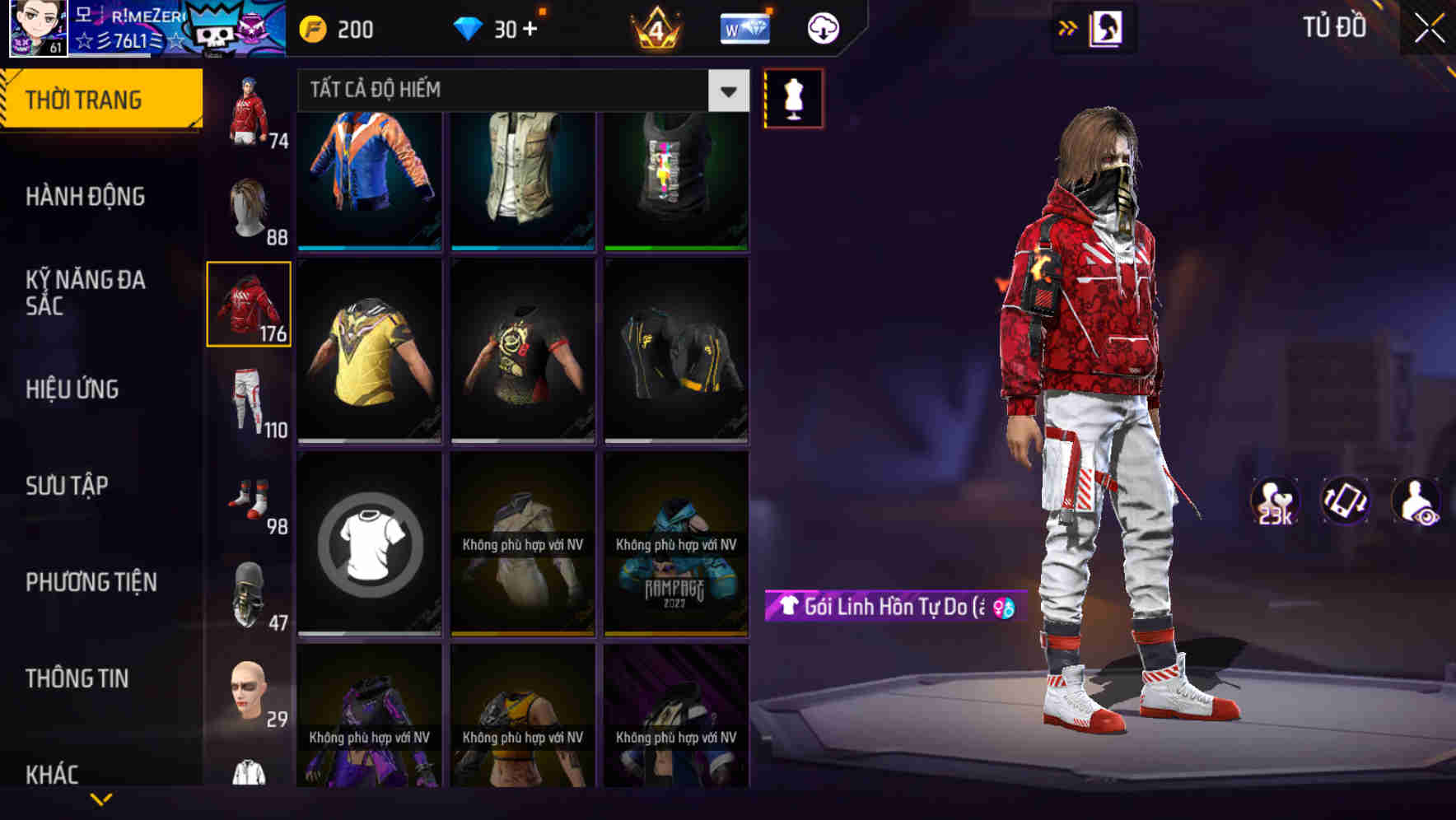The width and height of the screenshot is (1456, 820).
Task: Select the red jacket category thumbnail with 176 items
Action: click(x=250, y=303)
